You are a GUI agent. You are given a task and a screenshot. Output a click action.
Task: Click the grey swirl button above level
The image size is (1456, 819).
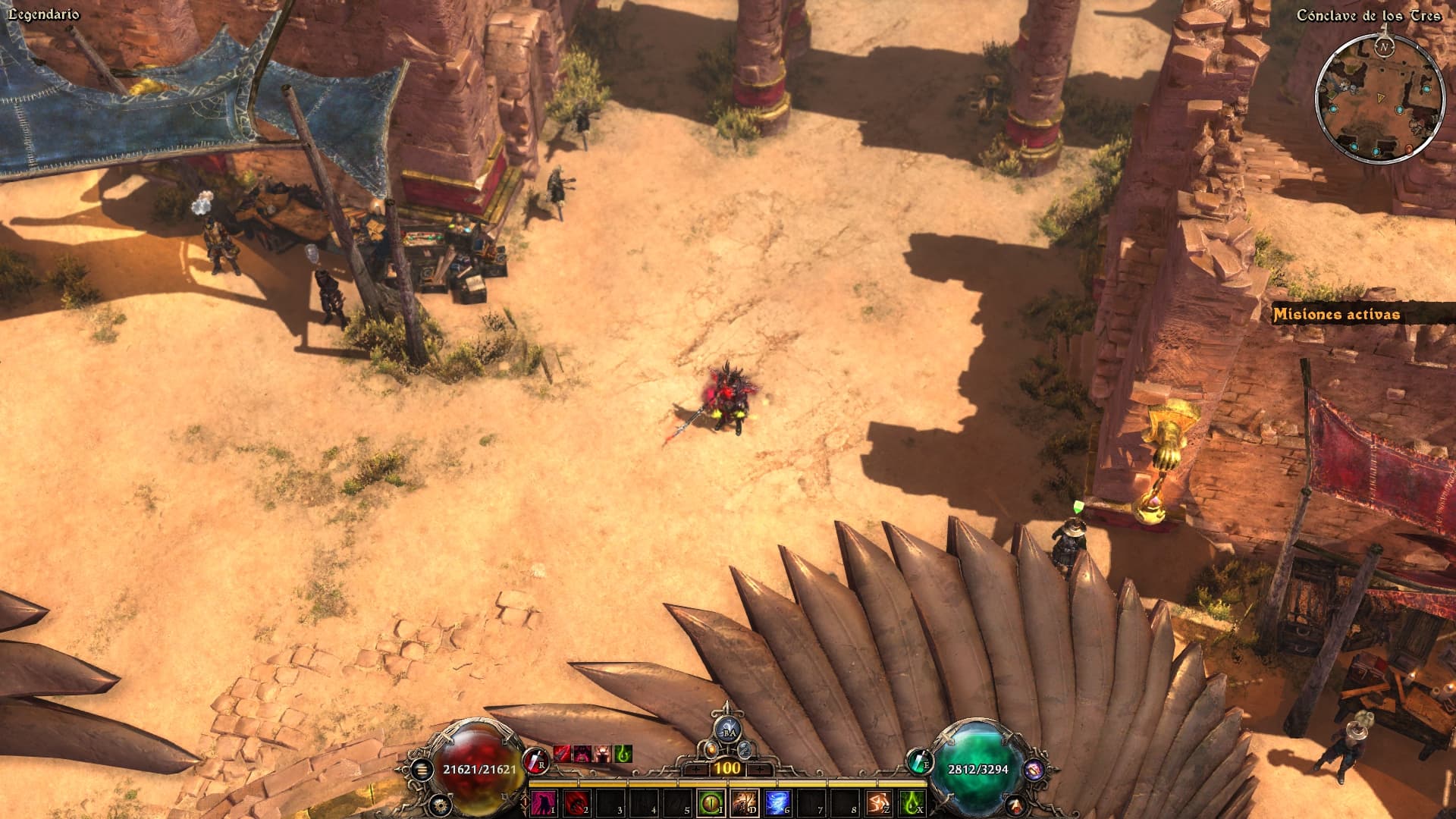pos(745,749)
